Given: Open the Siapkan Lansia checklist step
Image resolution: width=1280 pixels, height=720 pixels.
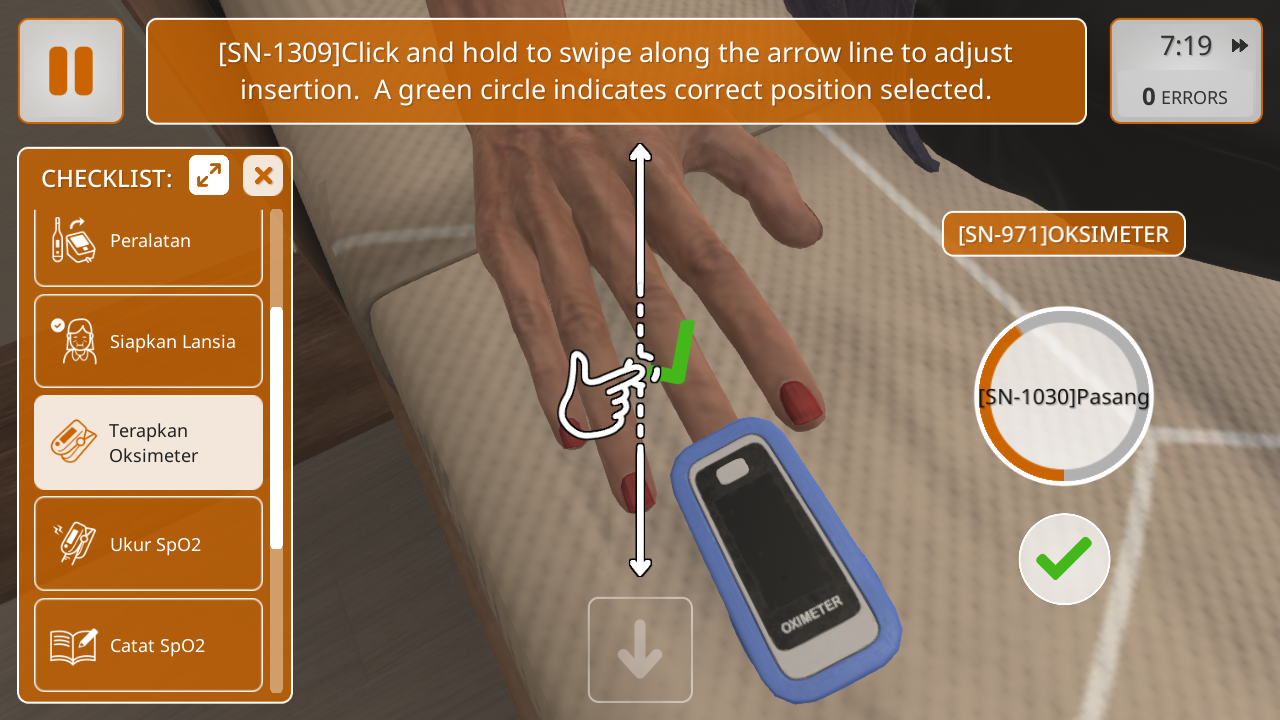Looking at the screenshot, I should pyautogui.click(x=148, y=341).
